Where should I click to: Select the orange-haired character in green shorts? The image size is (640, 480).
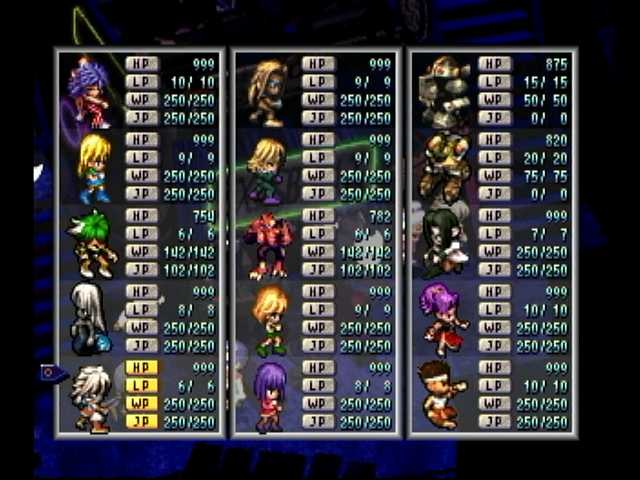(270, 319)
